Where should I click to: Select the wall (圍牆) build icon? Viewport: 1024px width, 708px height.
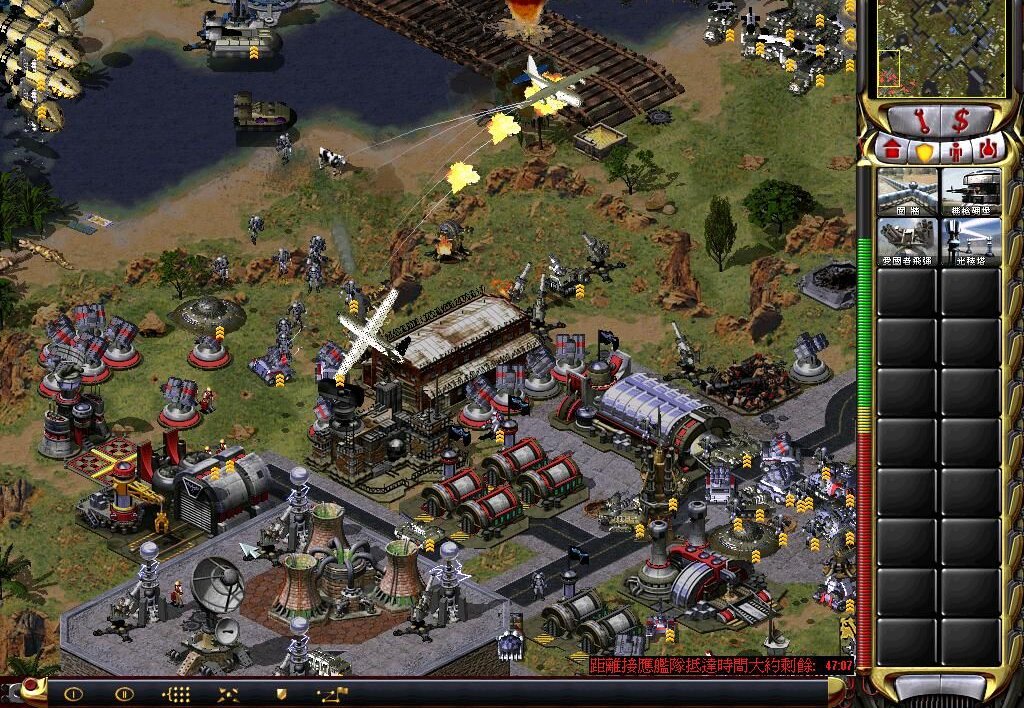(x=907, y=192)
